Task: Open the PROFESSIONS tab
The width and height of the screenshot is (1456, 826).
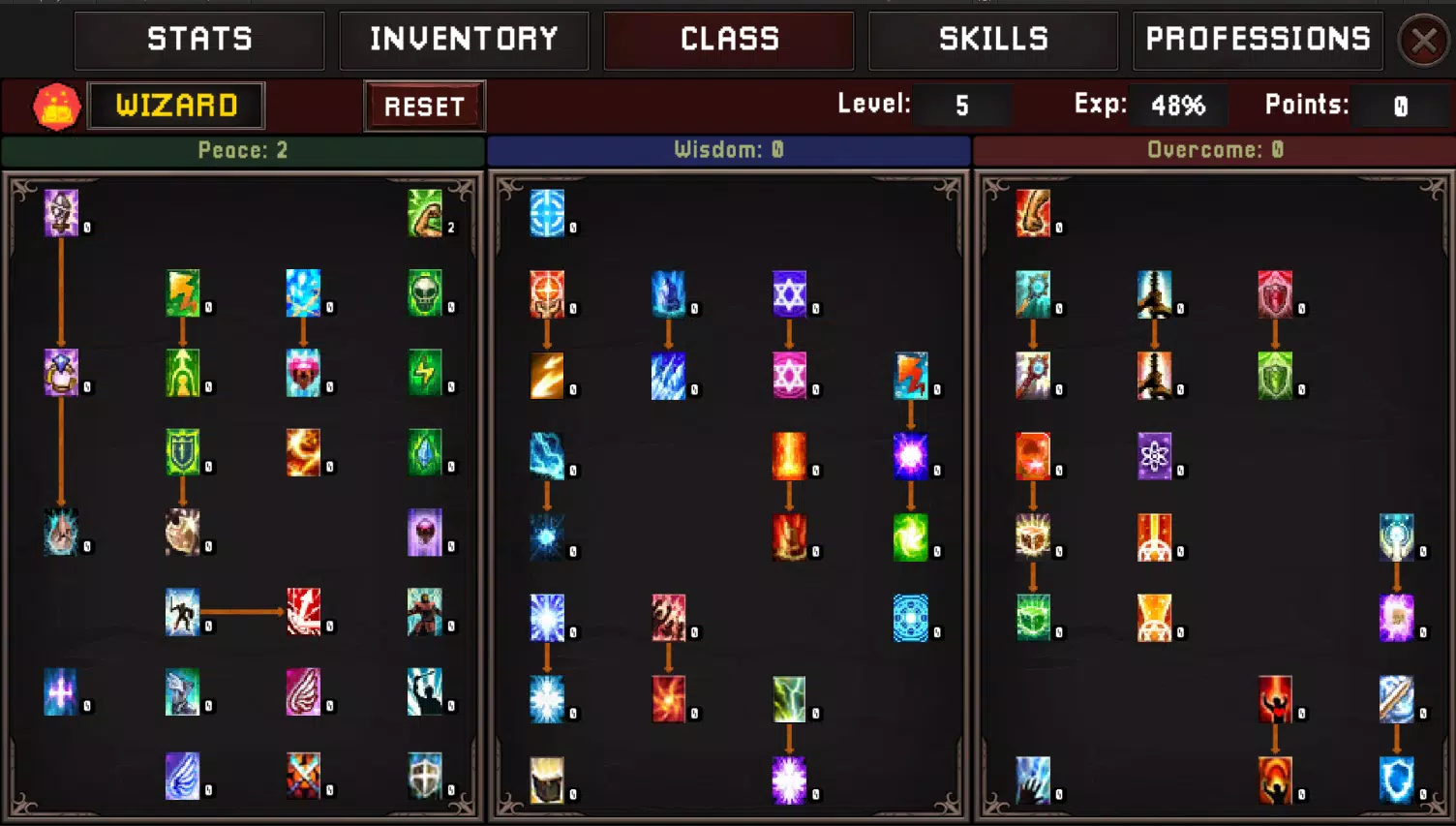Action: (1258, 40)
